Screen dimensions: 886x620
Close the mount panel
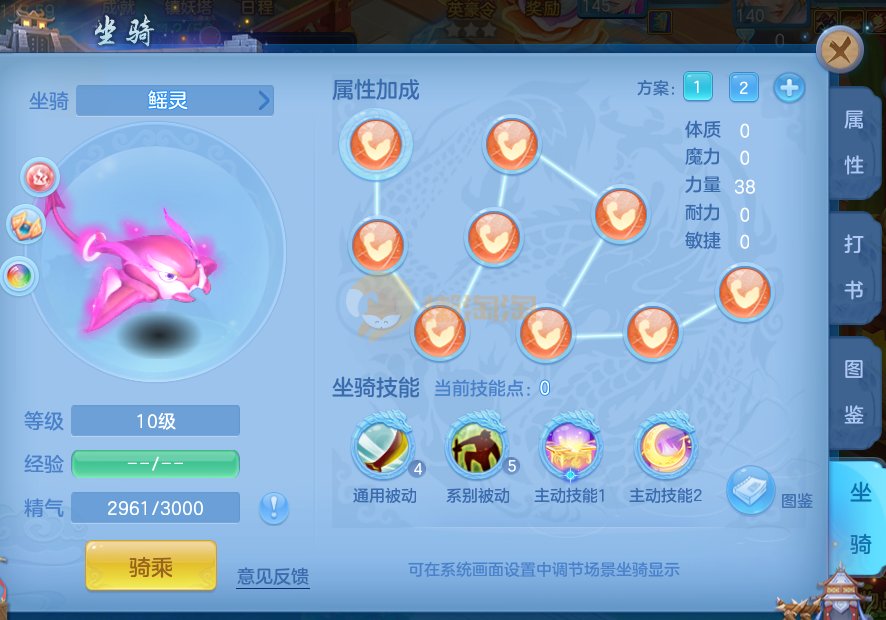tap(840, 50)
